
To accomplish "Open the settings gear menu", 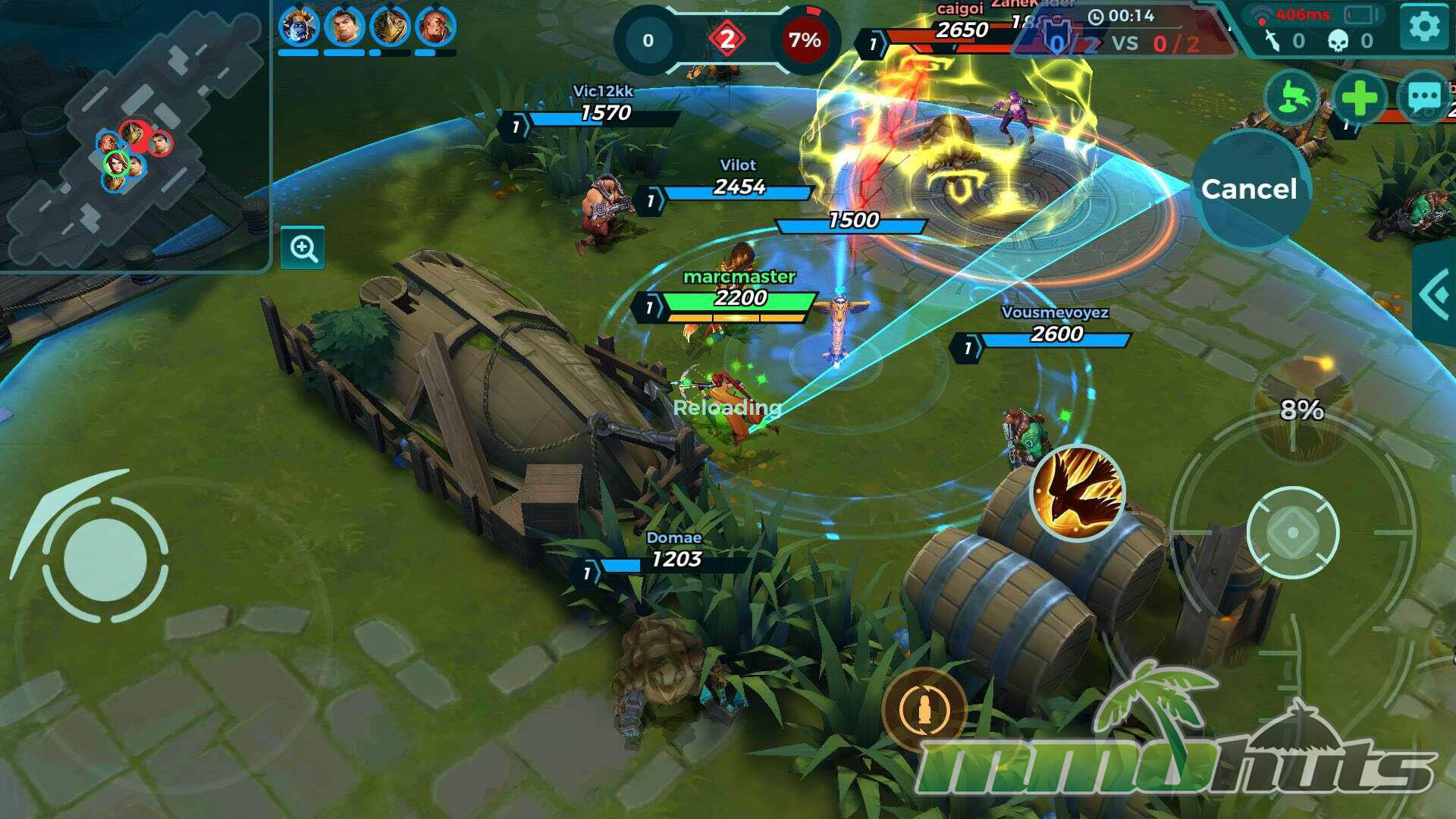I will 1423,27.
